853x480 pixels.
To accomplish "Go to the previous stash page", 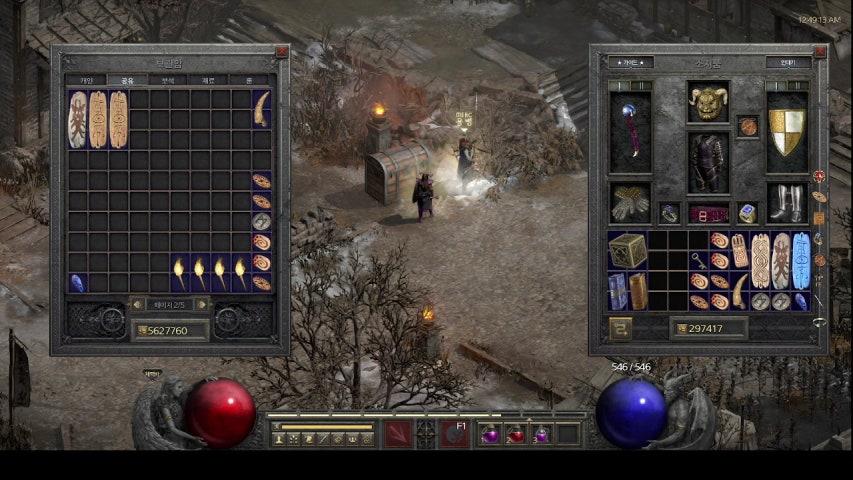I will tap(138, 304).
